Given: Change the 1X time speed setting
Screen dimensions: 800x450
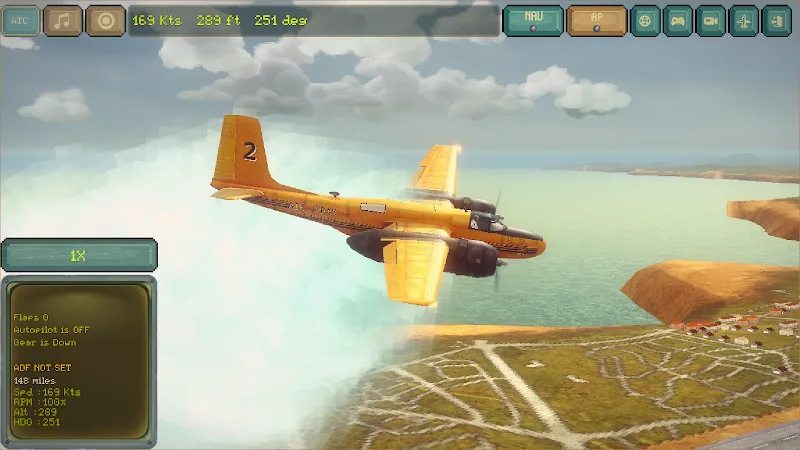Looking at the screenshot, I should click(79, 256).
